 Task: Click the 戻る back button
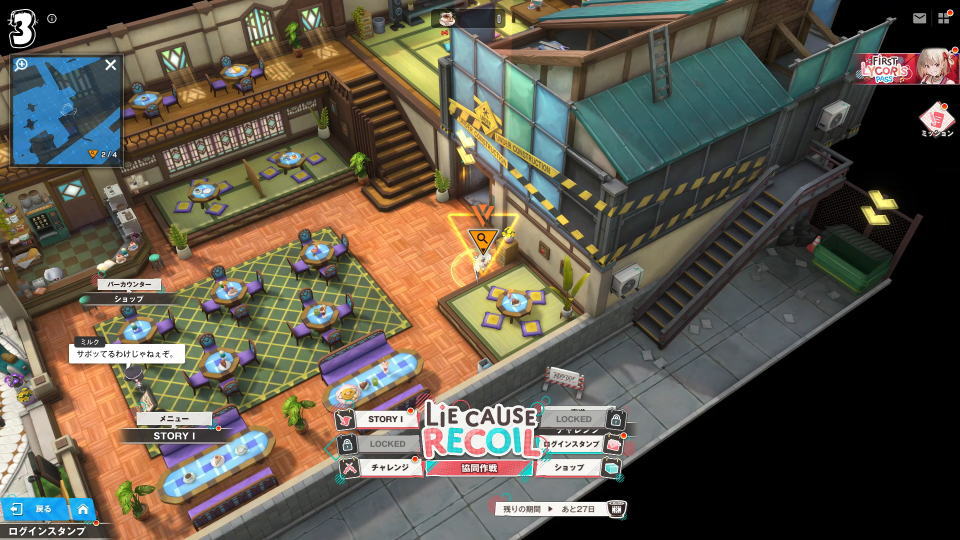(33, 509)
